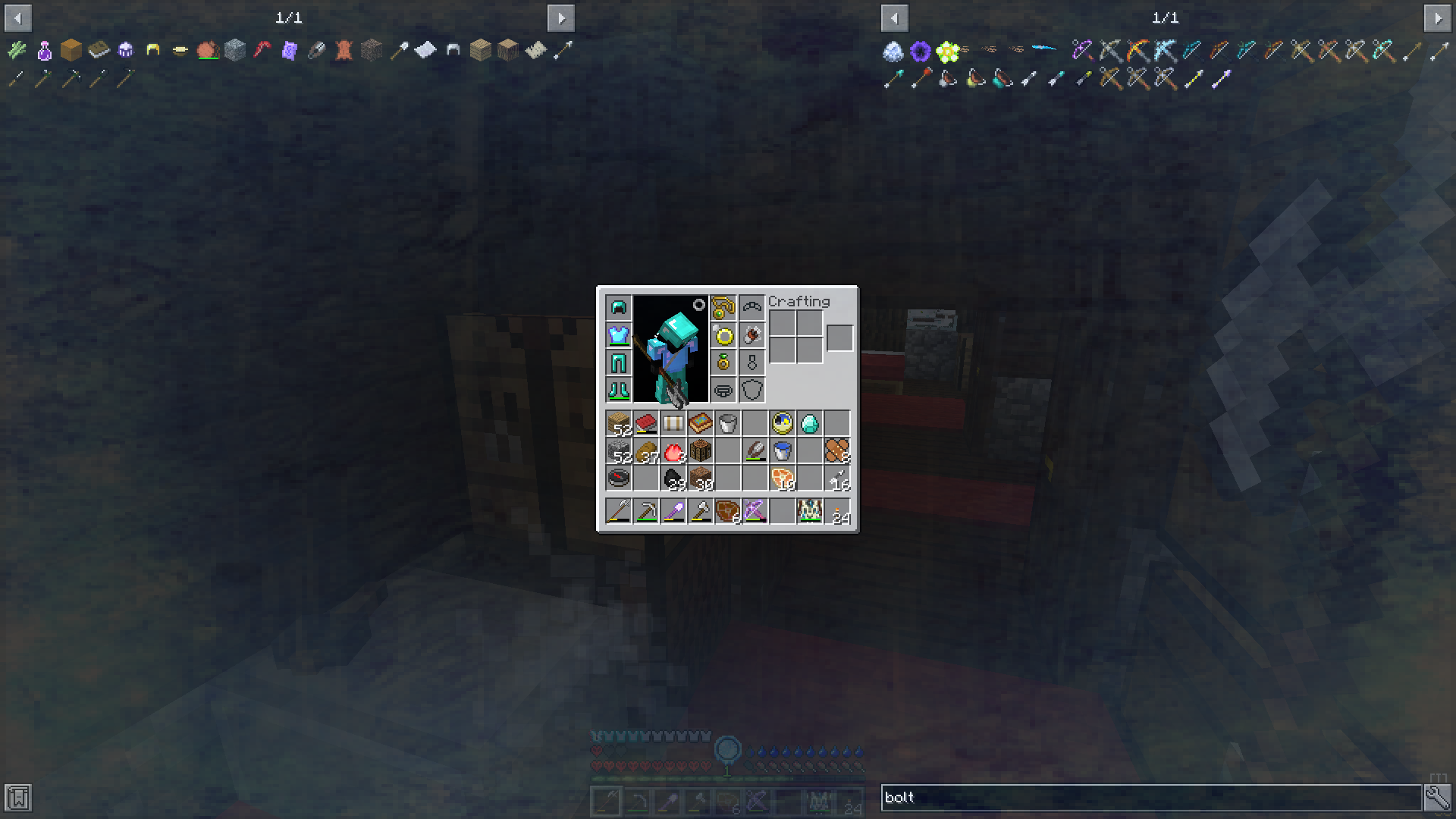Select the clock item in the inventory
The width and height of the screenshot is (1456, 819).
coord(783,423)
